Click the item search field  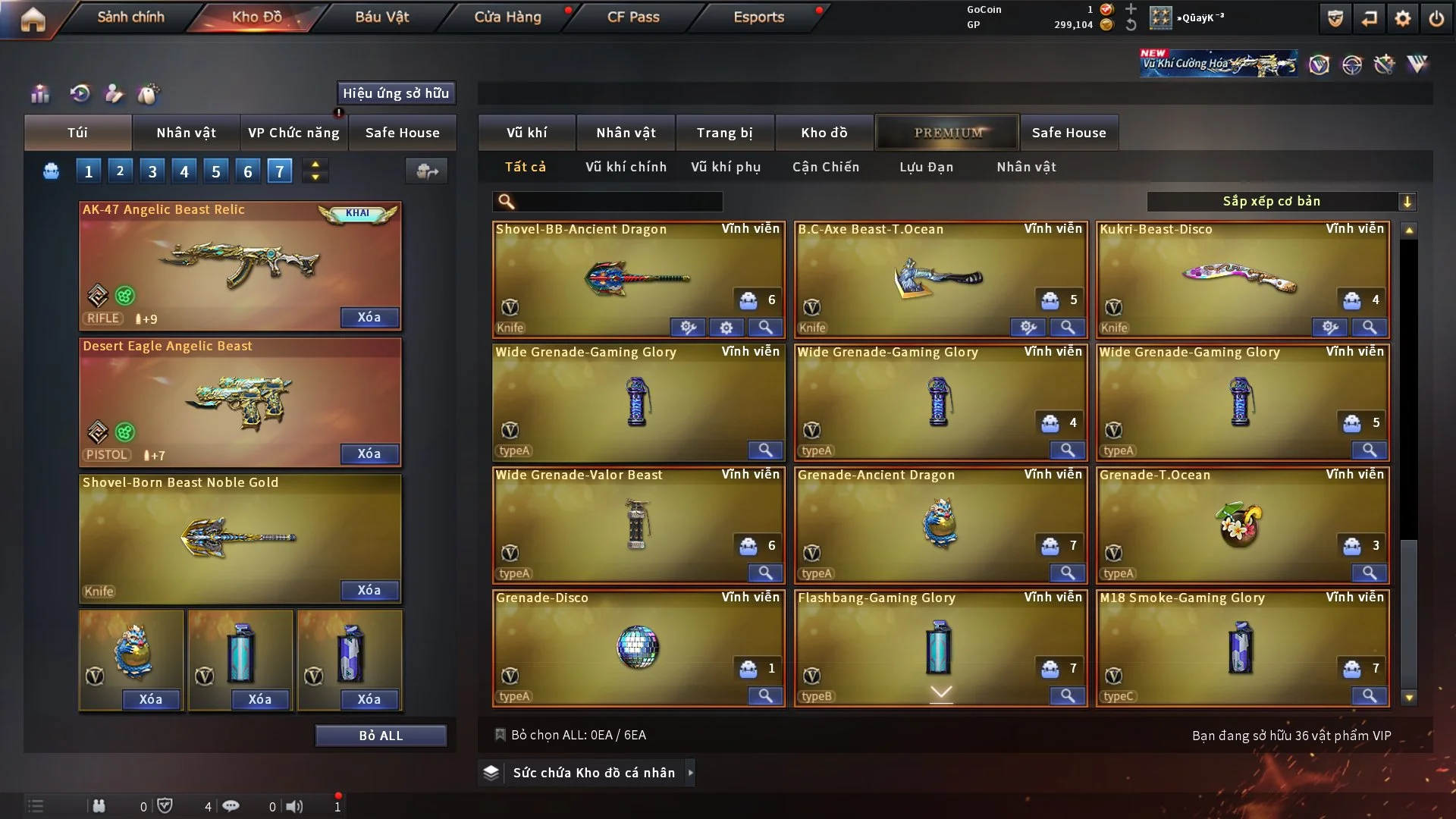click(618, 201)
